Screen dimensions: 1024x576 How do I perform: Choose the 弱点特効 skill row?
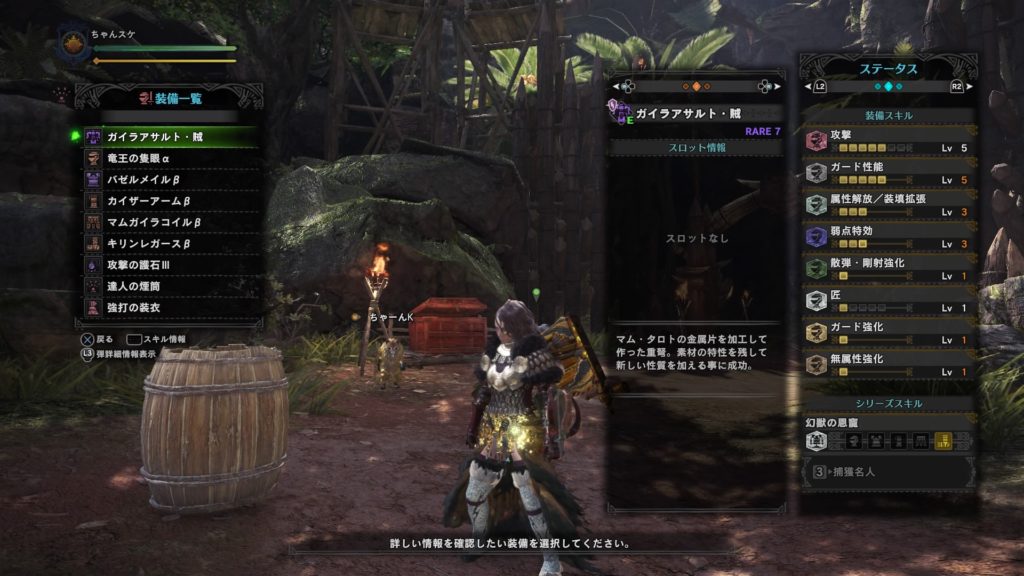[x=889, y=236]
